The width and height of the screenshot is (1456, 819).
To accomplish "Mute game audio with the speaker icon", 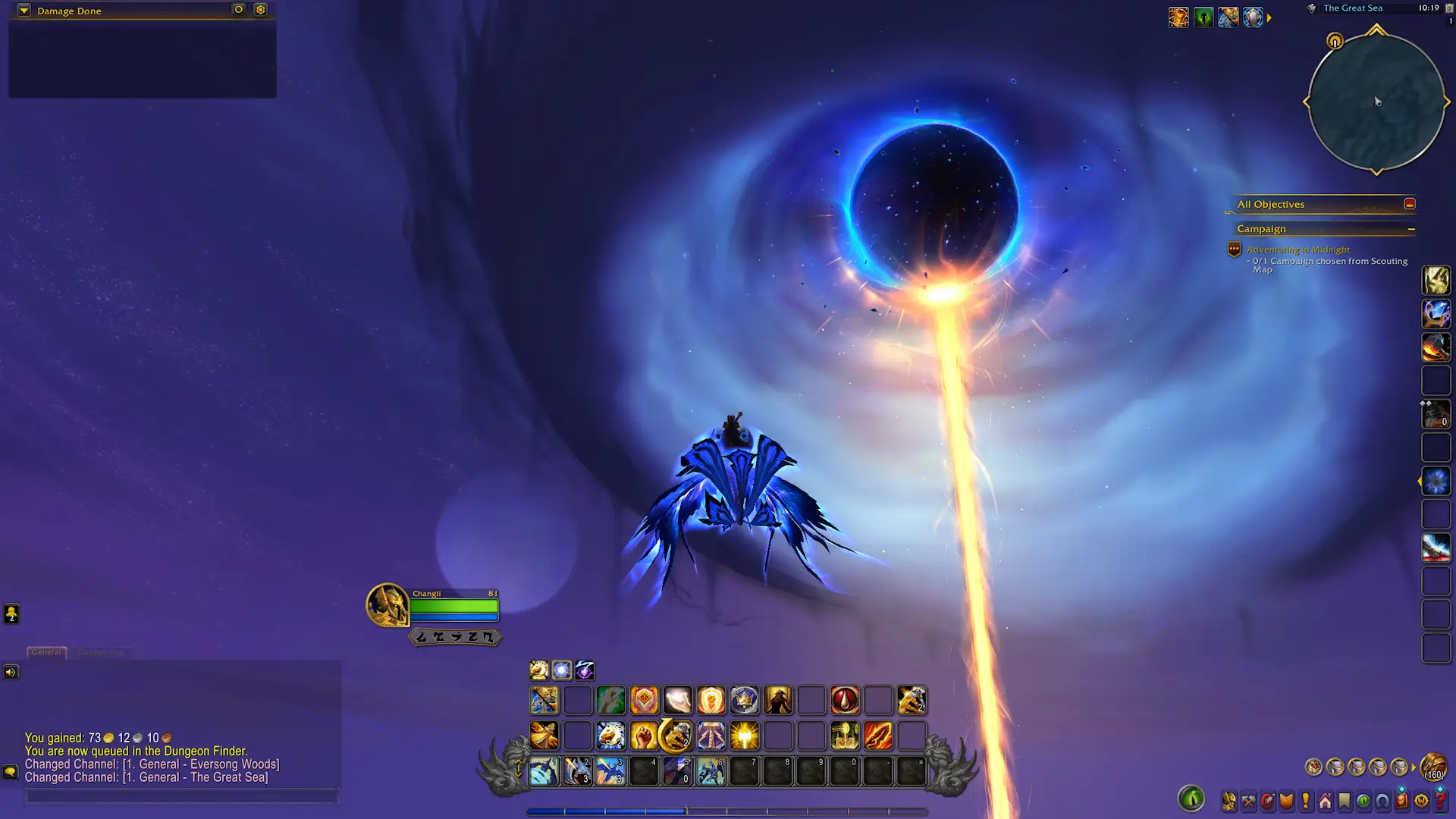I will point(11,671).
